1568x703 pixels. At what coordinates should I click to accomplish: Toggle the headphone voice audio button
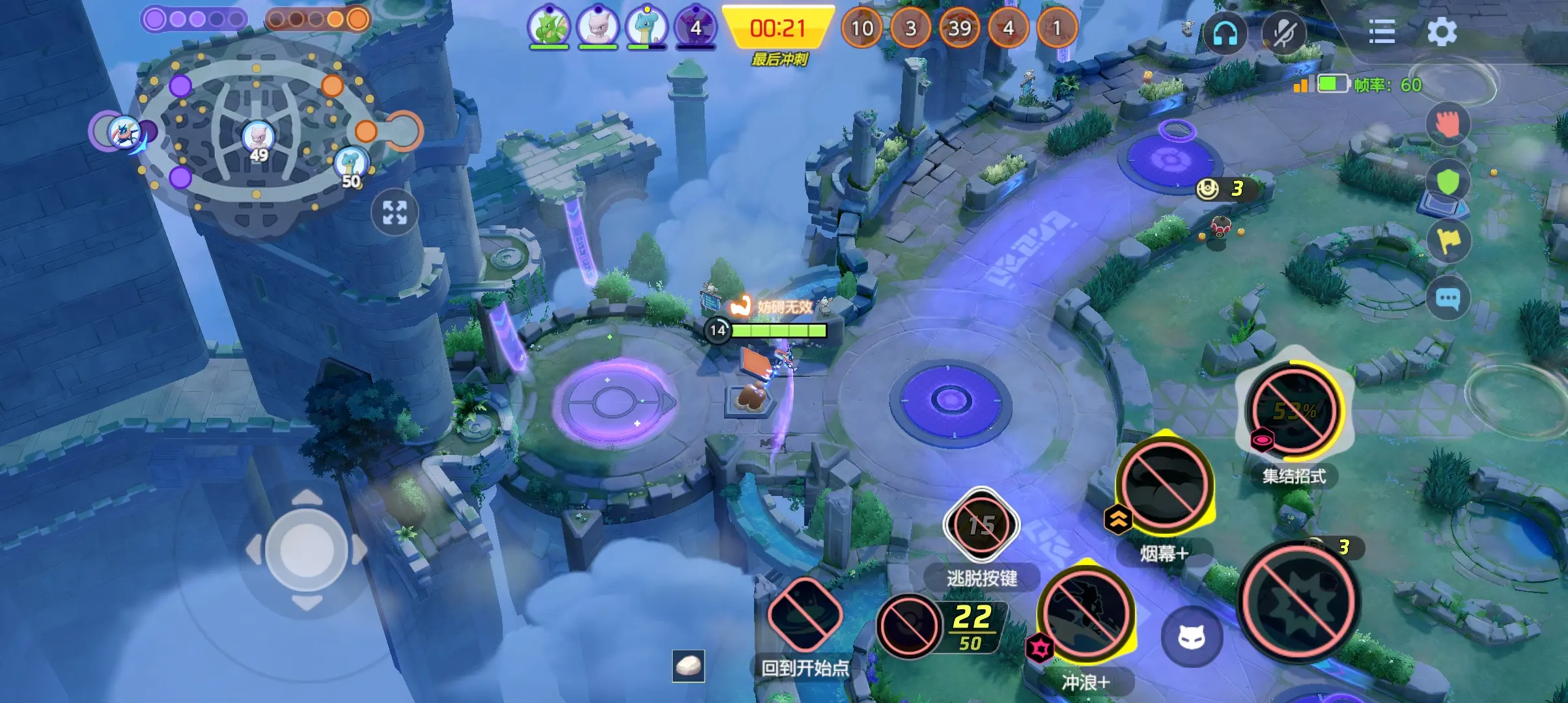point(1224,33)
